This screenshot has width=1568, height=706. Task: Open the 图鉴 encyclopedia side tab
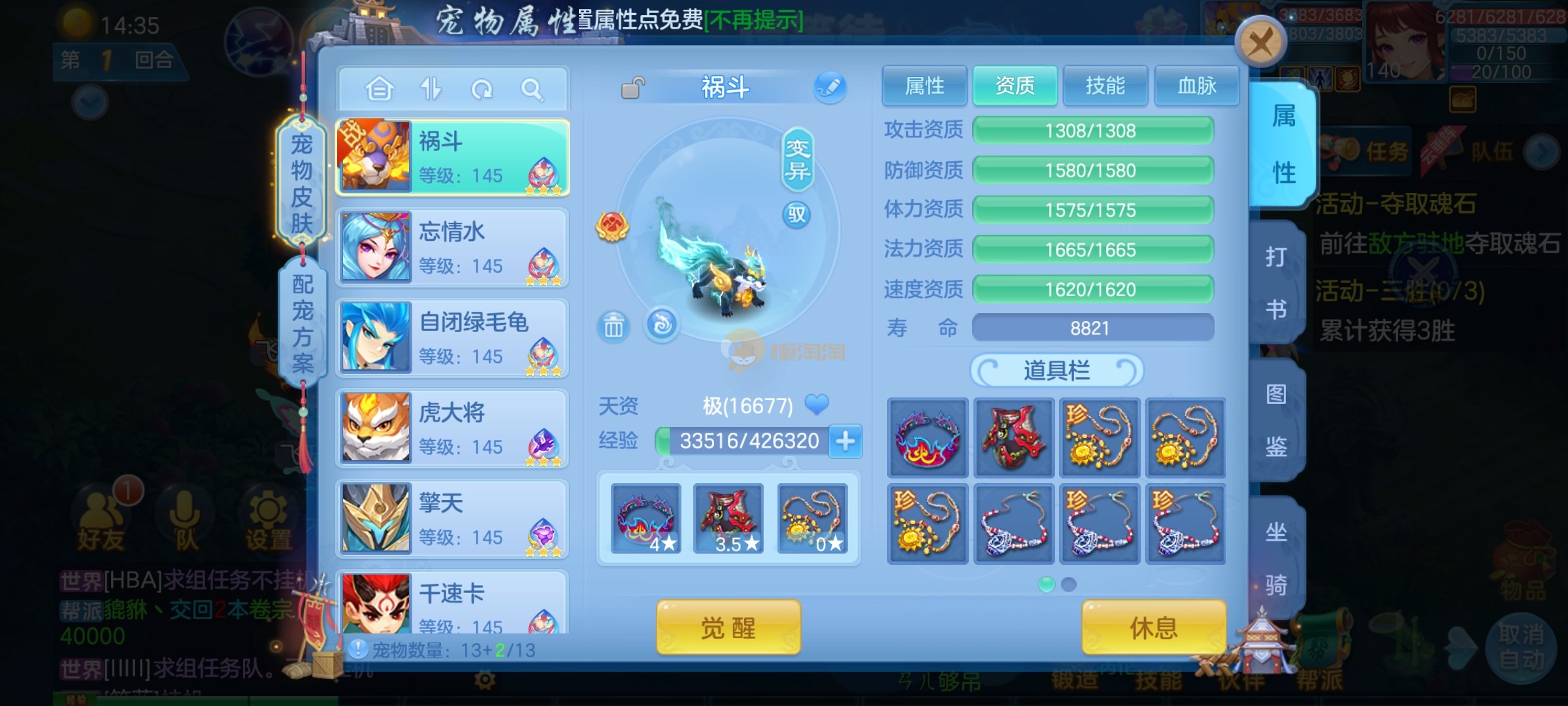(x=1276, y=420)
